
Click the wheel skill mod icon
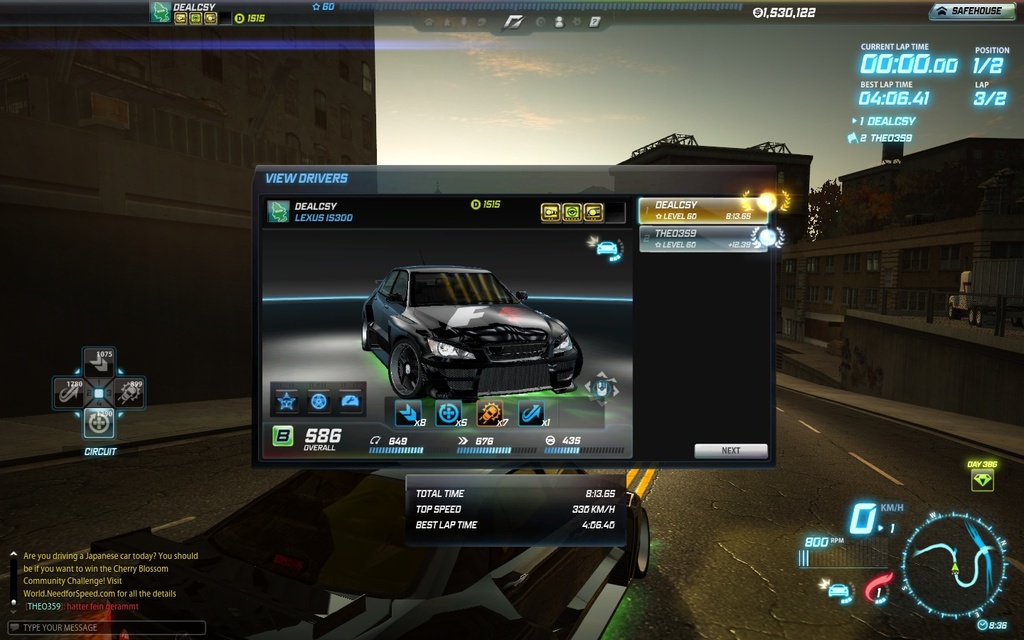[318, 402]
